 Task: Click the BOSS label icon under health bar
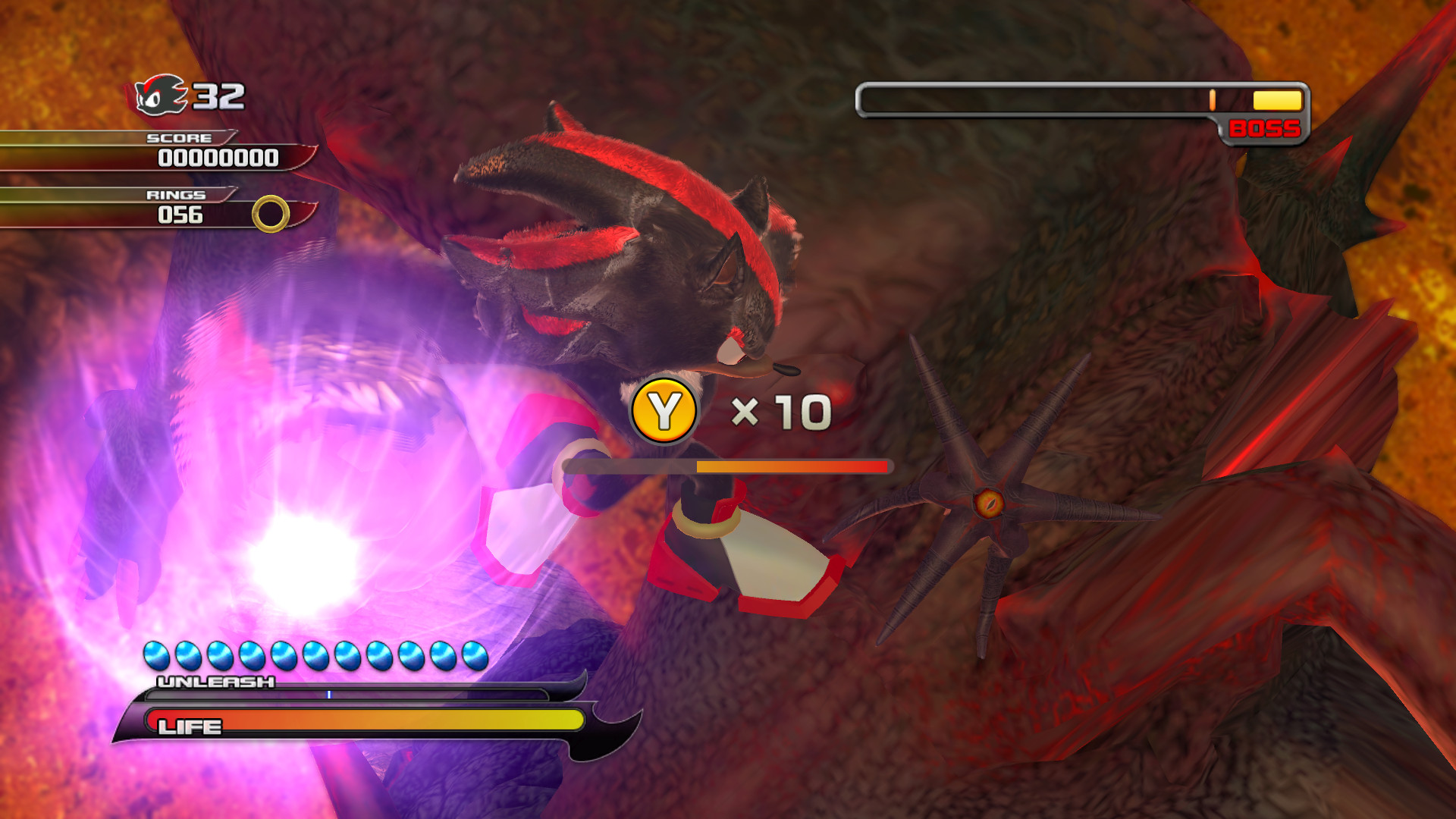pyautogui.click(x=1263, y=129)
